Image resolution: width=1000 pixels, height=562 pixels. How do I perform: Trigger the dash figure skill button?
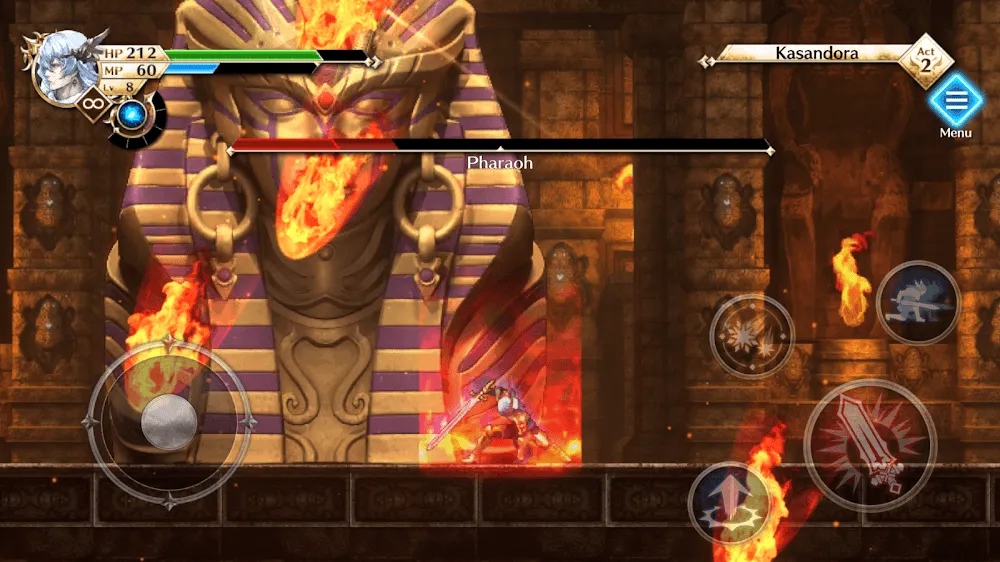pos(918,302)
